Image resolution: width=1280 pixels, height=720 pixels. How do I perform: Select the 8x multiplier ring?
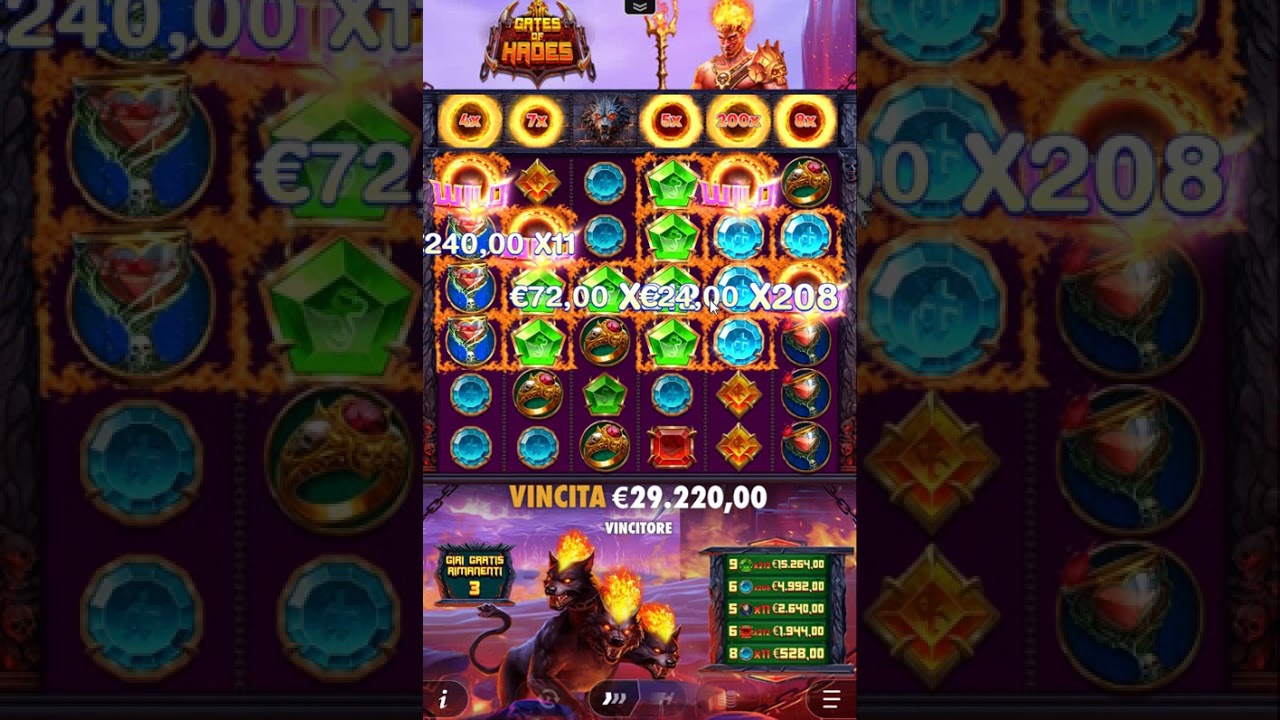[806, 121]
